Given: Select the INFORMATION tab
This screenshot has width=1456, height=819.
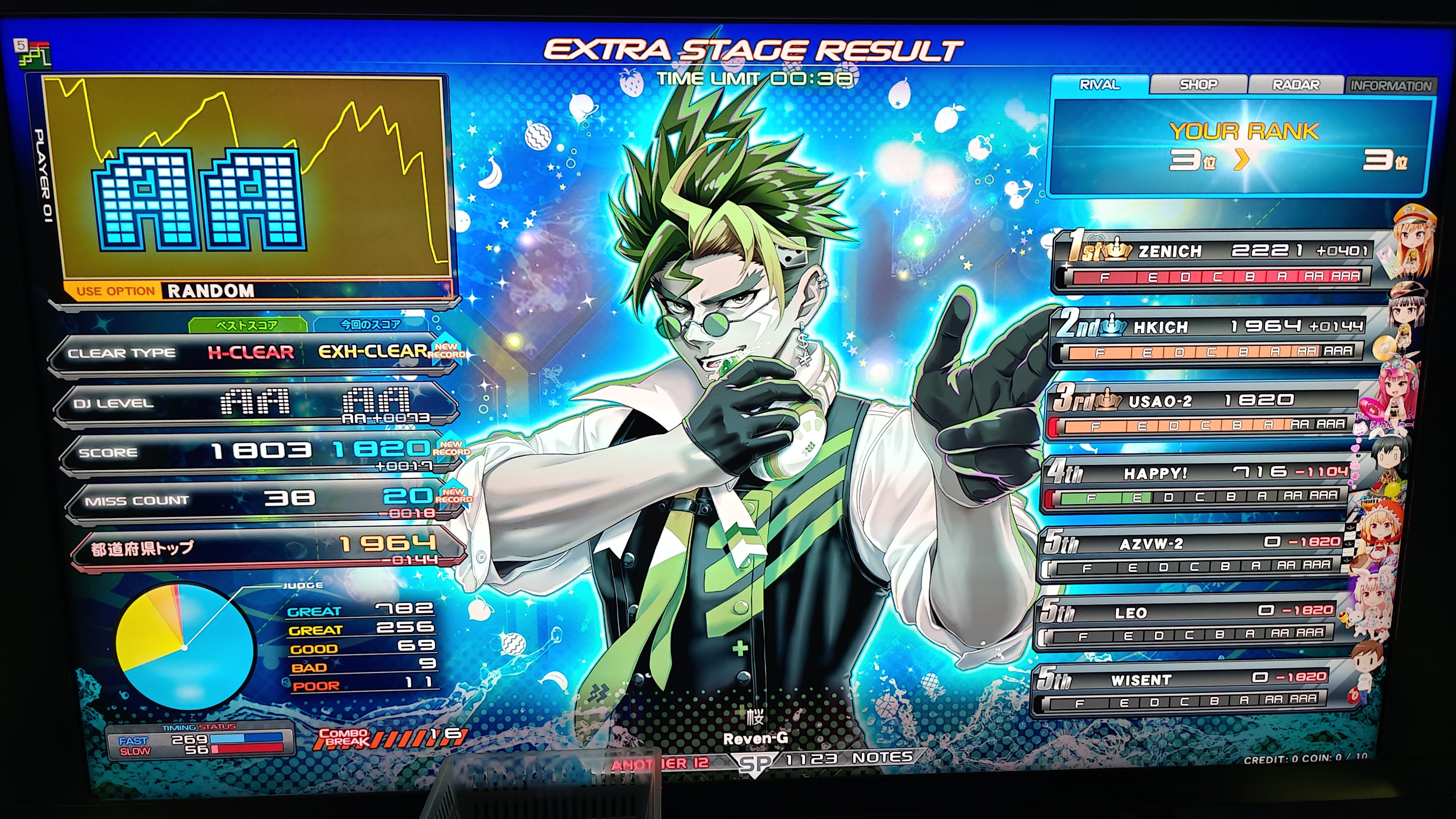Looking at the screenshot, I should coord(1391,86).
